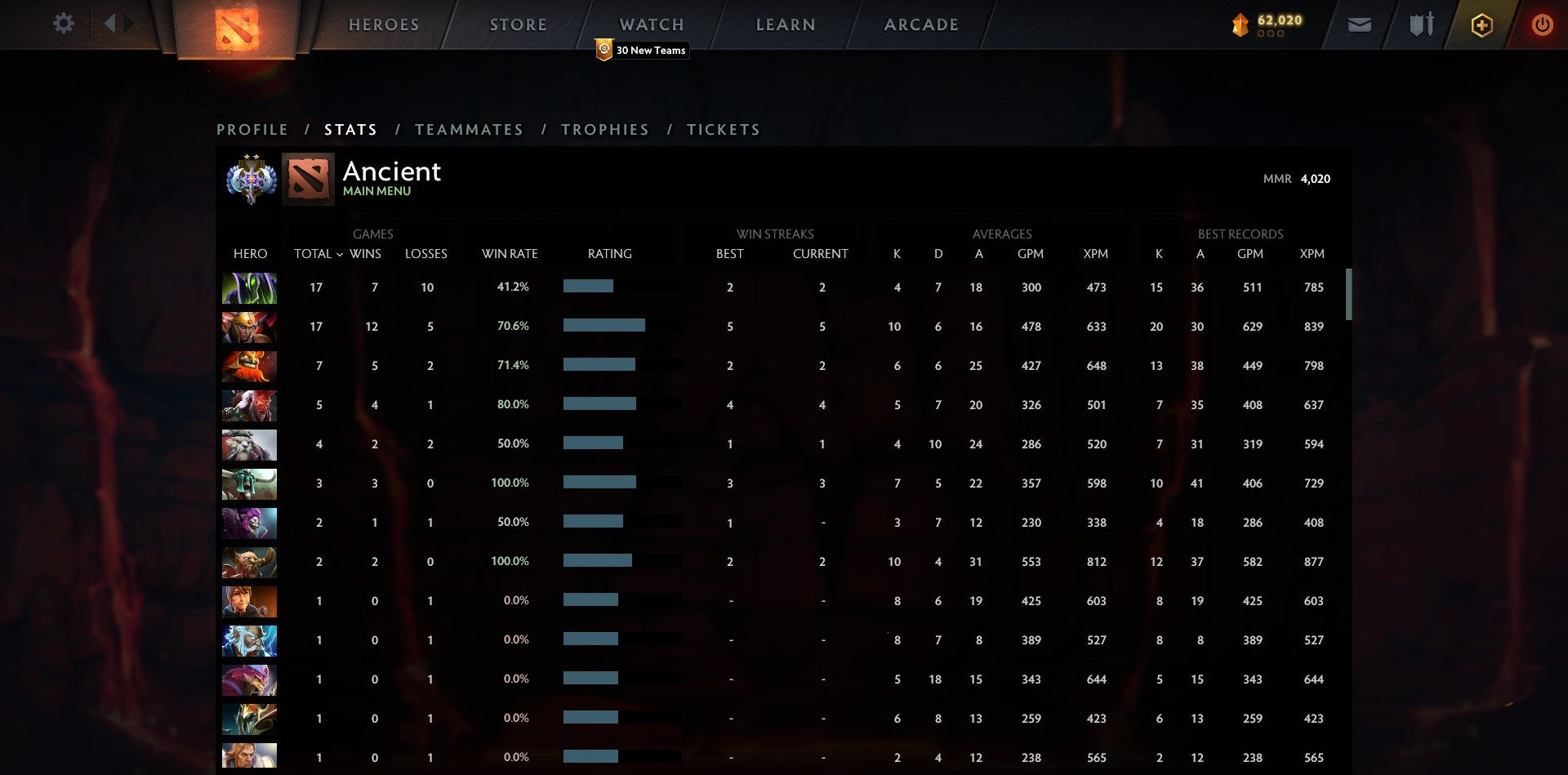This screenshot has width=1568, height=775.
Task: Switch to the TROPHIES tab
Action: point(604,129)
